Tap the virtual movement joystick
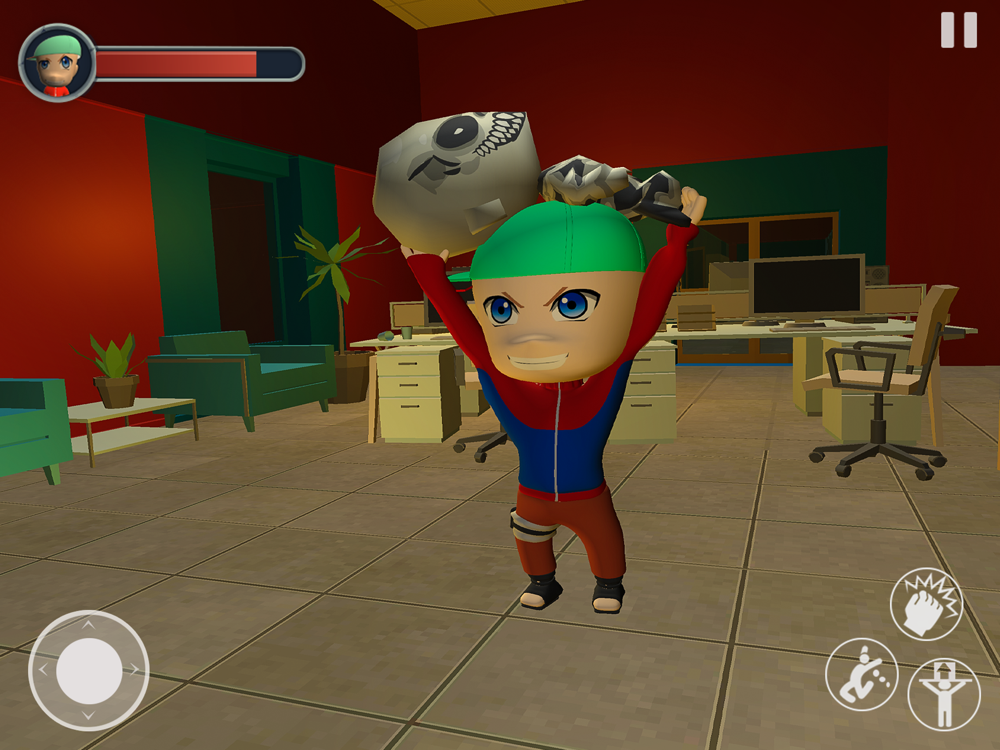The width and height of the screenshot is (1000, 750). tap(89, 670)
